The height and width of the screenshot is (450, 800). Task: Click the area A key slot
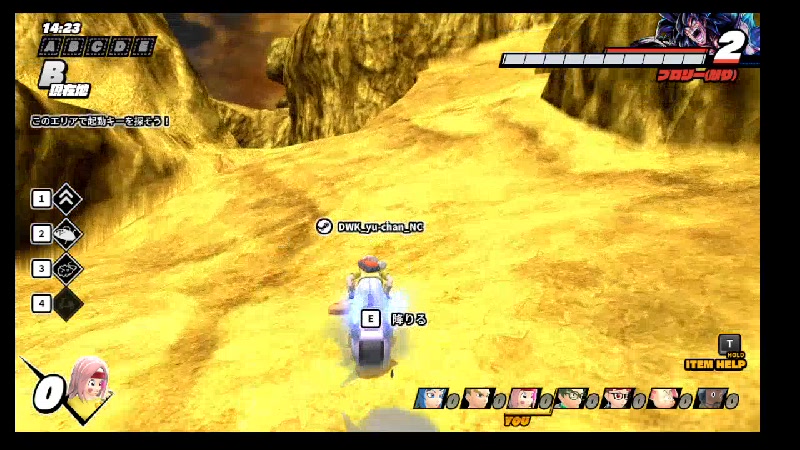[x=48, y=47]
